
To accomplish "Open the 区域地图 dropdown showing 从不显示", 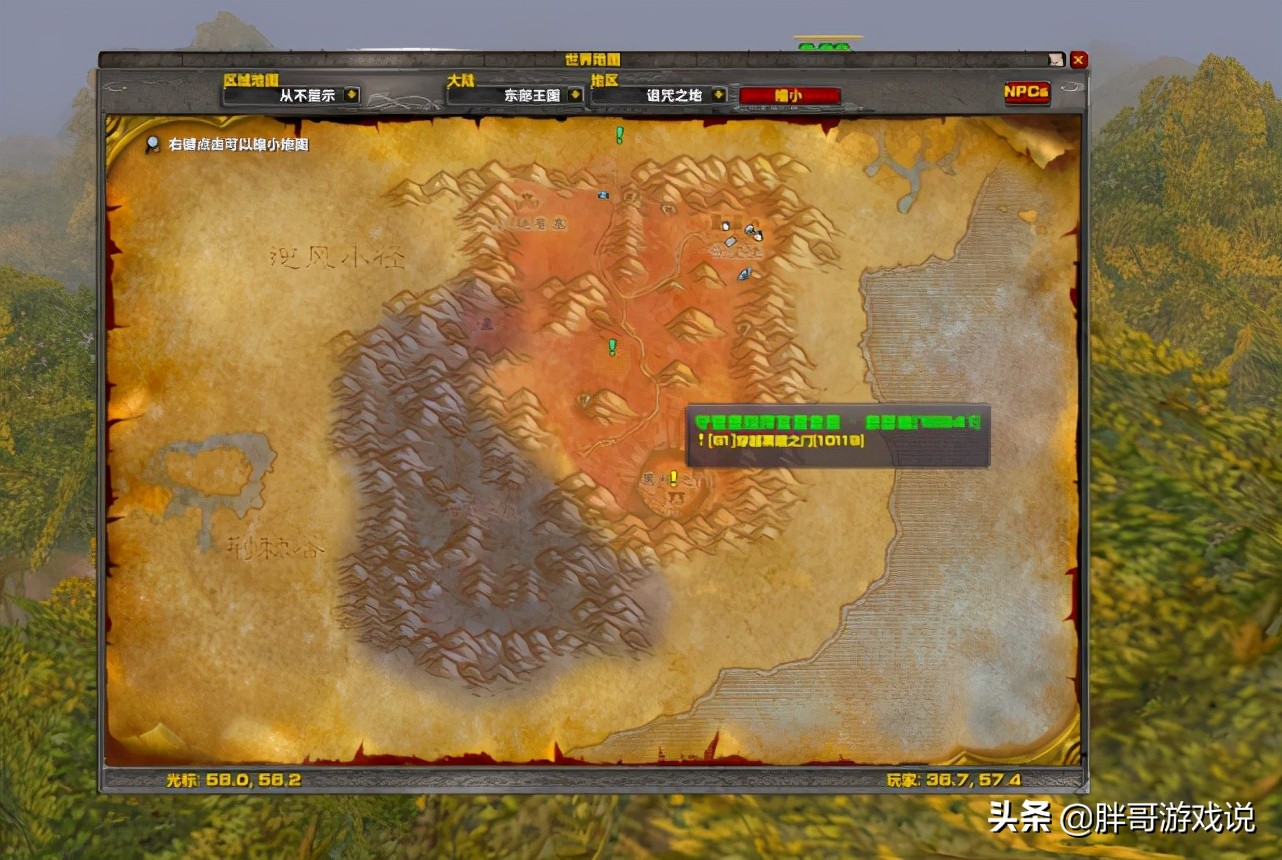I will tap(351, 95).
